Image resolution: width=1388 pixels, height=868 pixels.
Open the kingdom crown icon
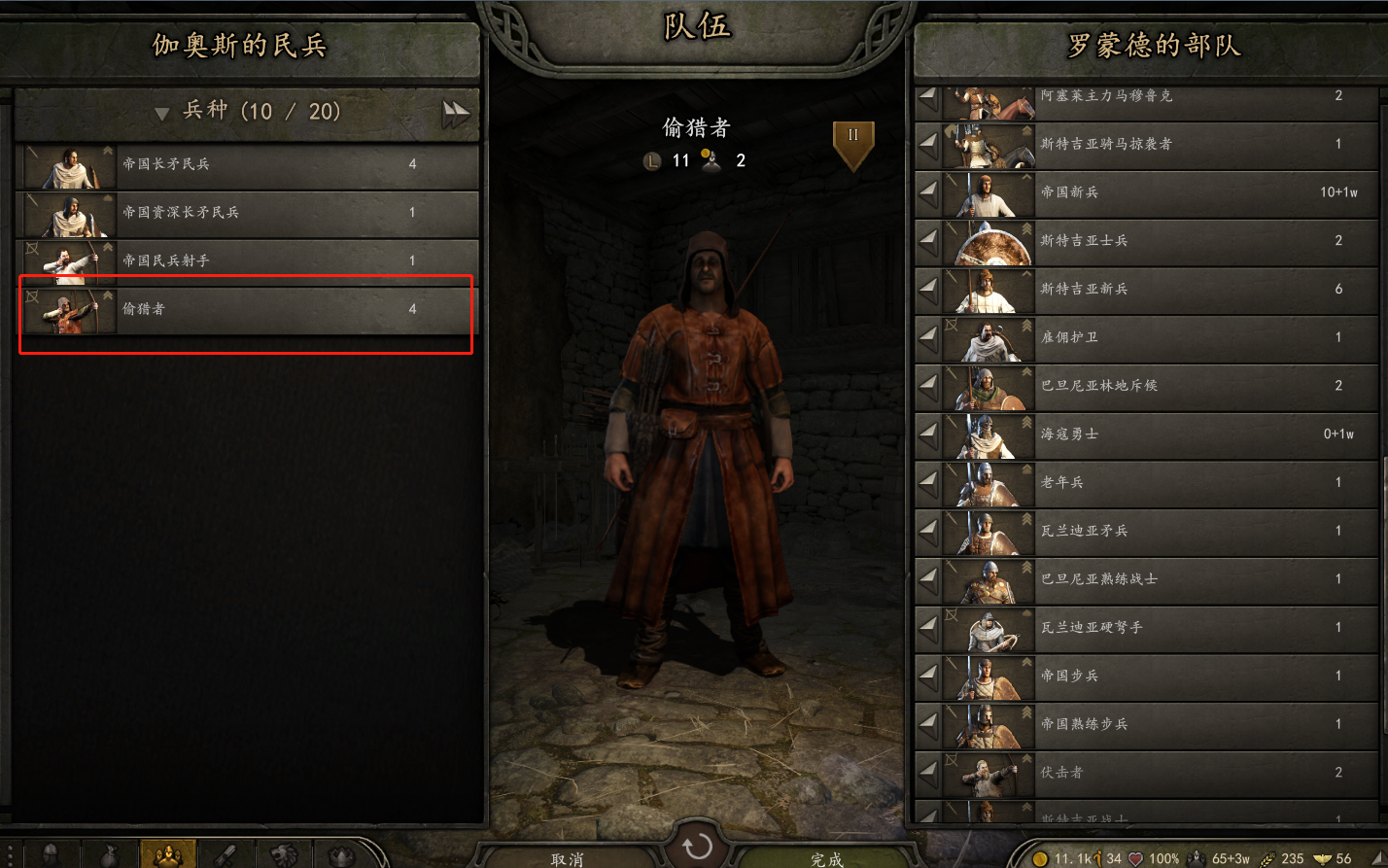pyautogui.click(x=341, y=855)
